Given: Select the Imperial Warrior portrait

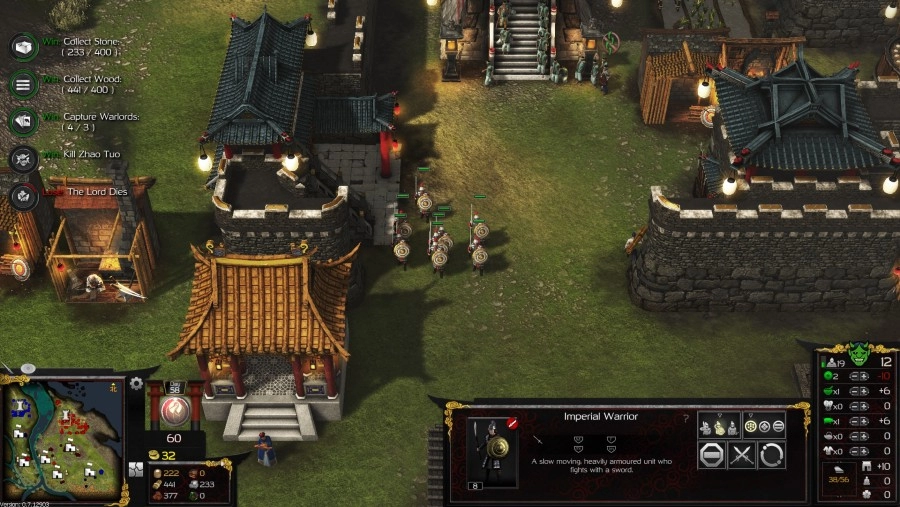Looking at the screenshot, I should pyautogui.click(x=493, y=450).
